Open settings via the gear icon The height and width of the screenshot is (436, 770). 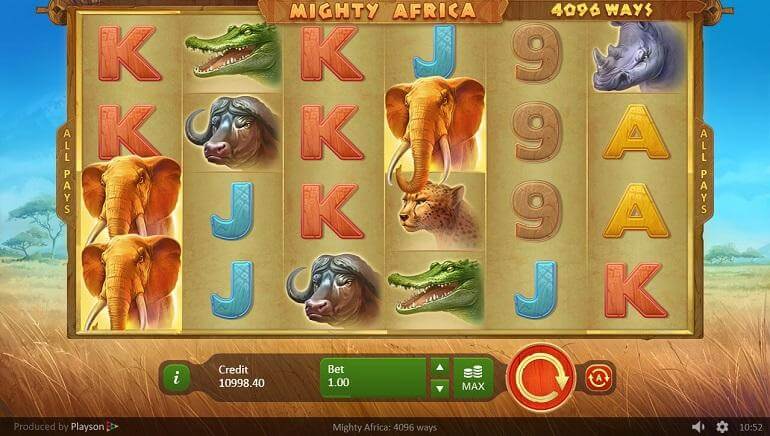(x=722, y=427)
